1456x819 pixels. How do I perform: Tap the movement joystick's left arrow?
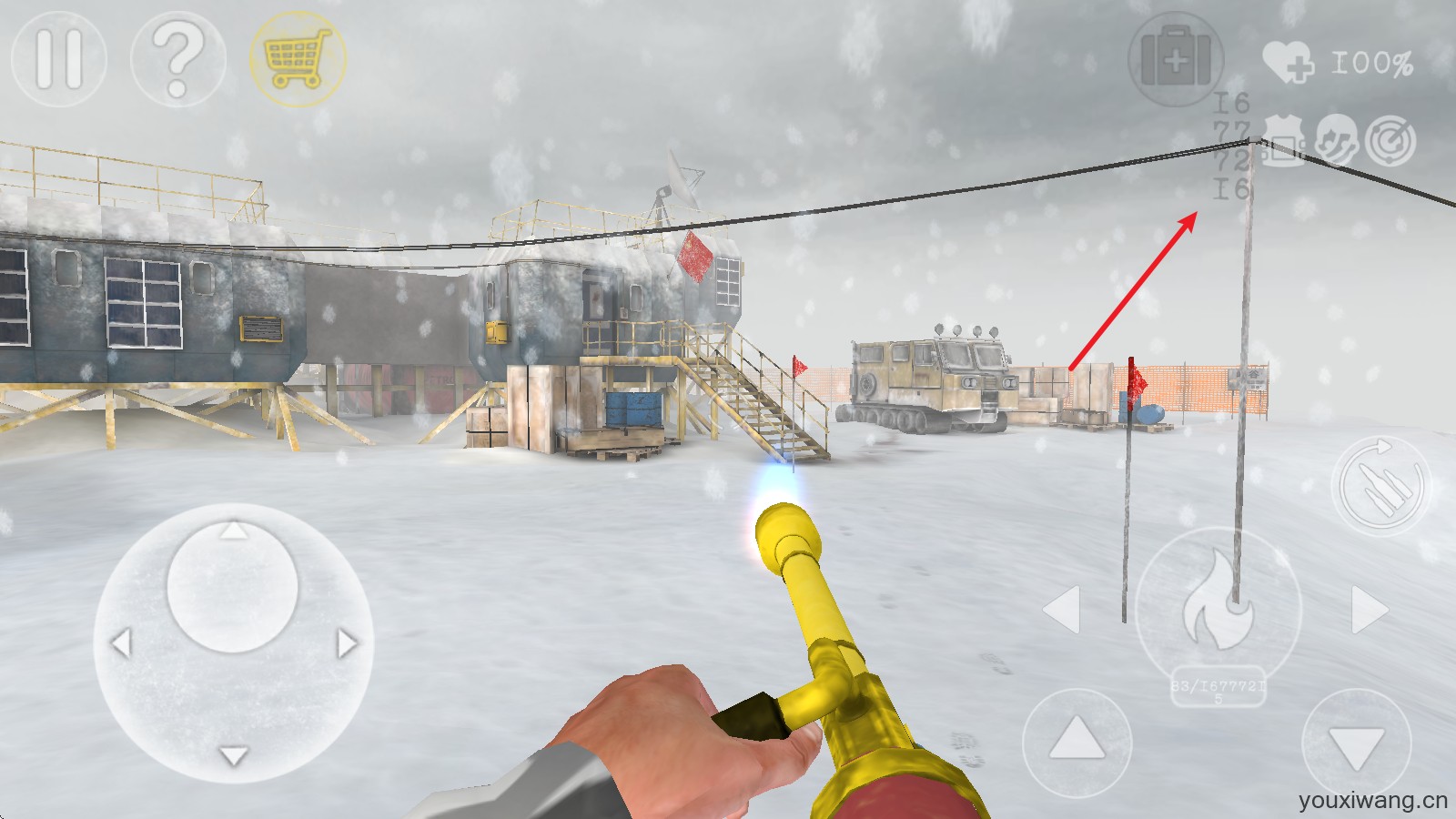pos(121,643)
